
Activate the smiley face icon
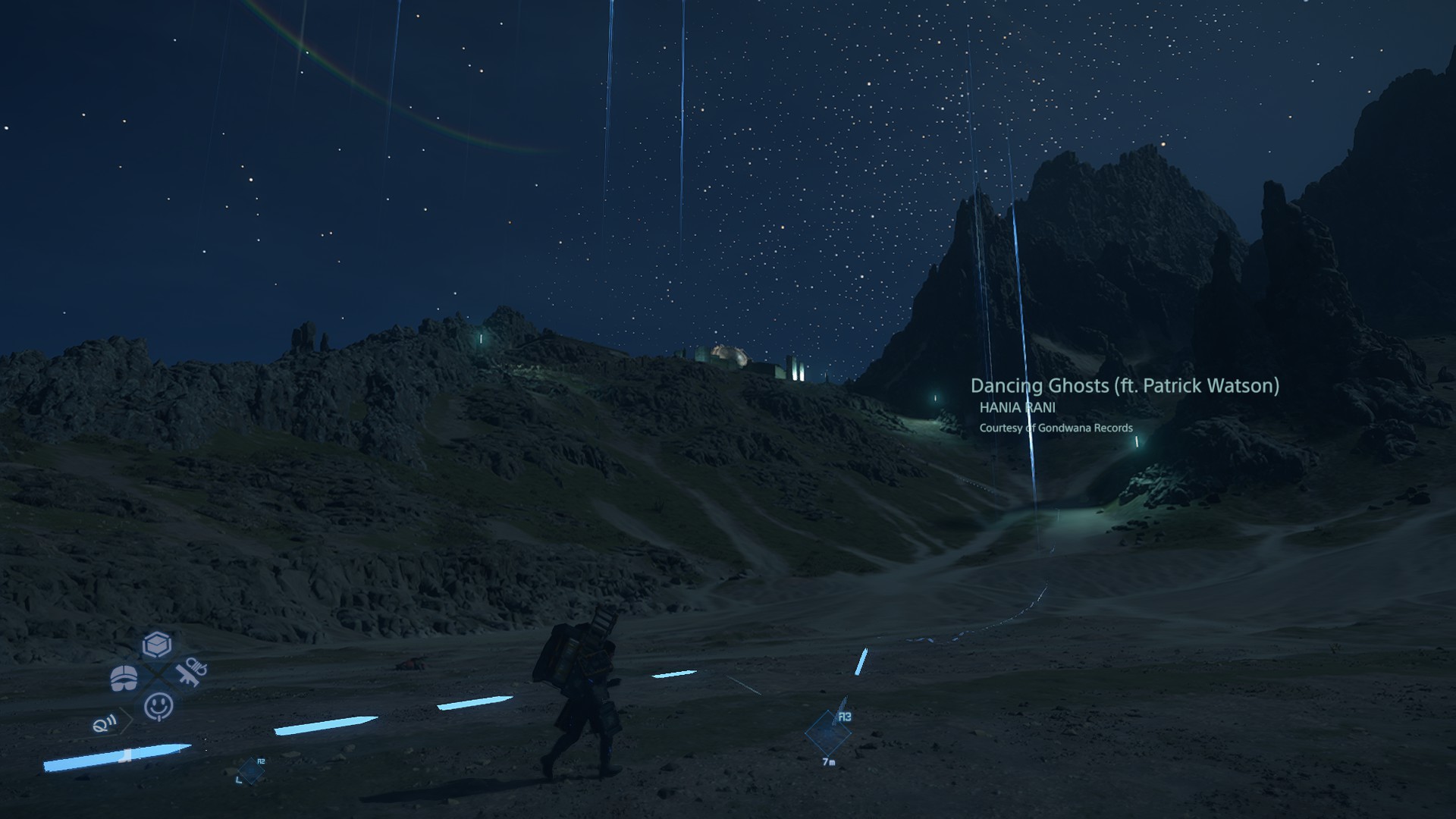tap(158, 707)
